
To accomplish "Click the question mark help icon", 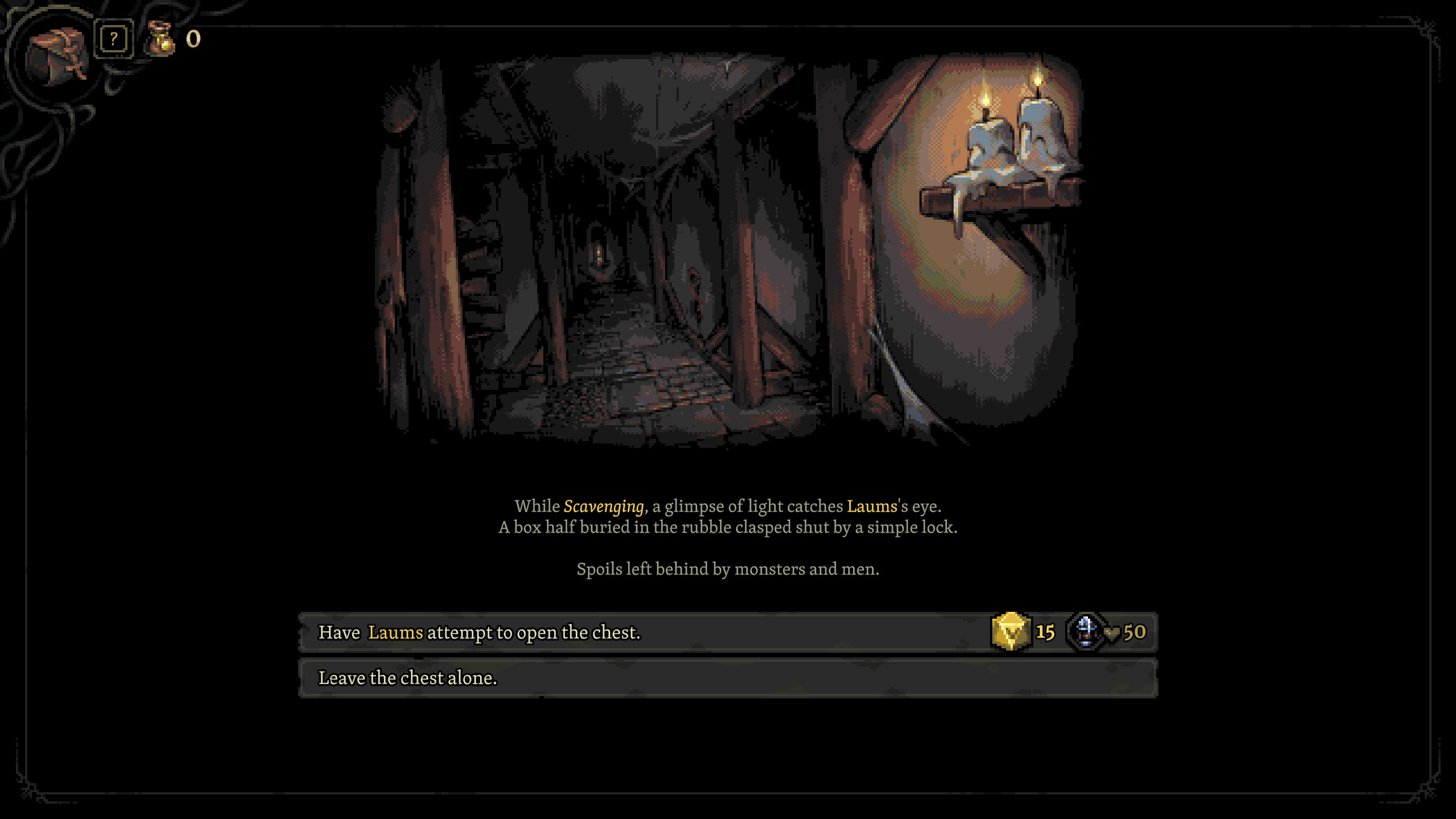I will [x=113, y=38].
